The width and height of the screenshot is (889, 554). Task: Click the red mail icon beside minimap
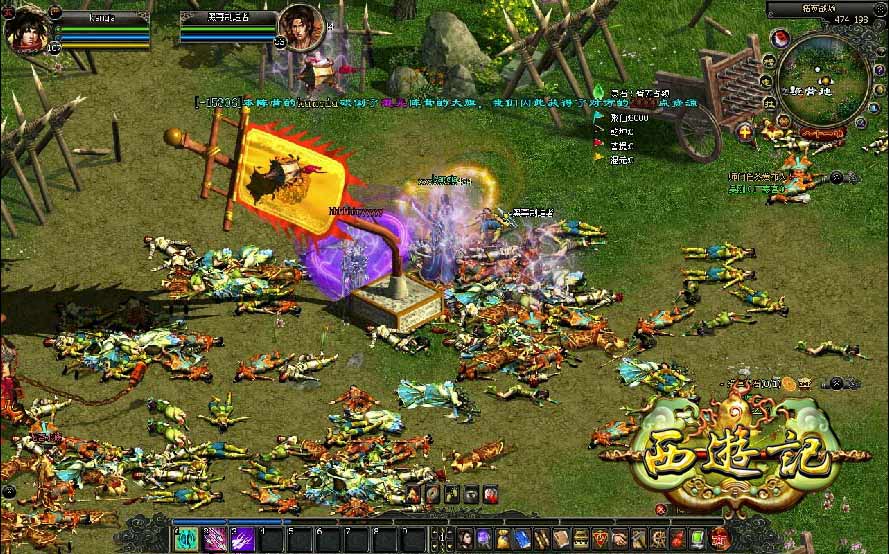pyautogui.click(x=780, y=38)
